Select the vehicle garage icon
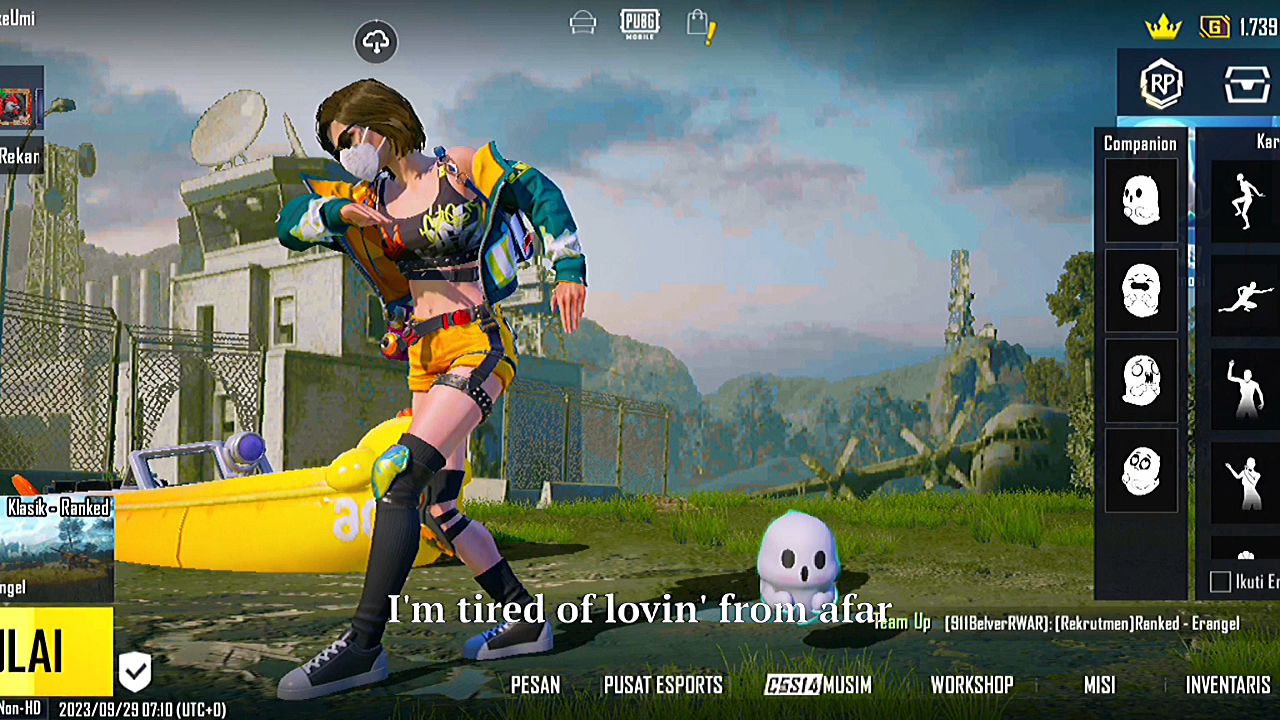This screenshot has width=1280, height=720. point(583,23)
